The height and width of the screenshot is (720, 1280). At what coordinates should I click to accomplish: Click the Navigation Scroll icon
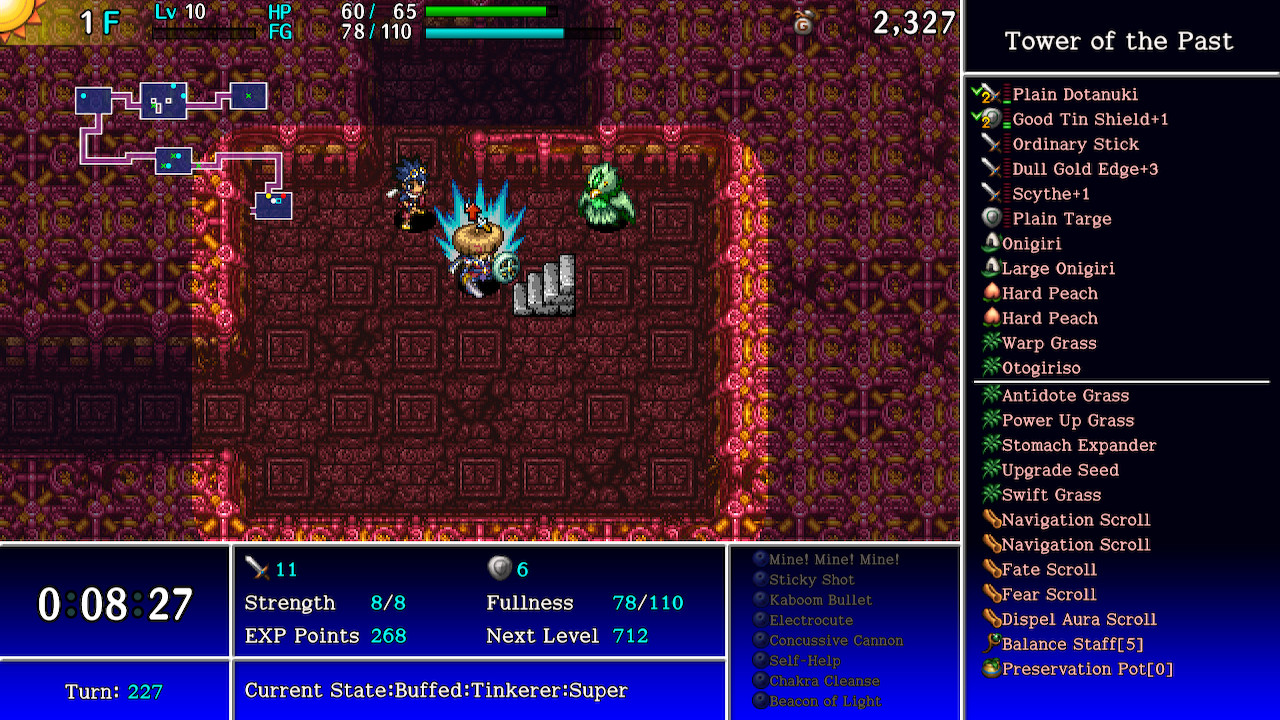click(x=992, y=520)
